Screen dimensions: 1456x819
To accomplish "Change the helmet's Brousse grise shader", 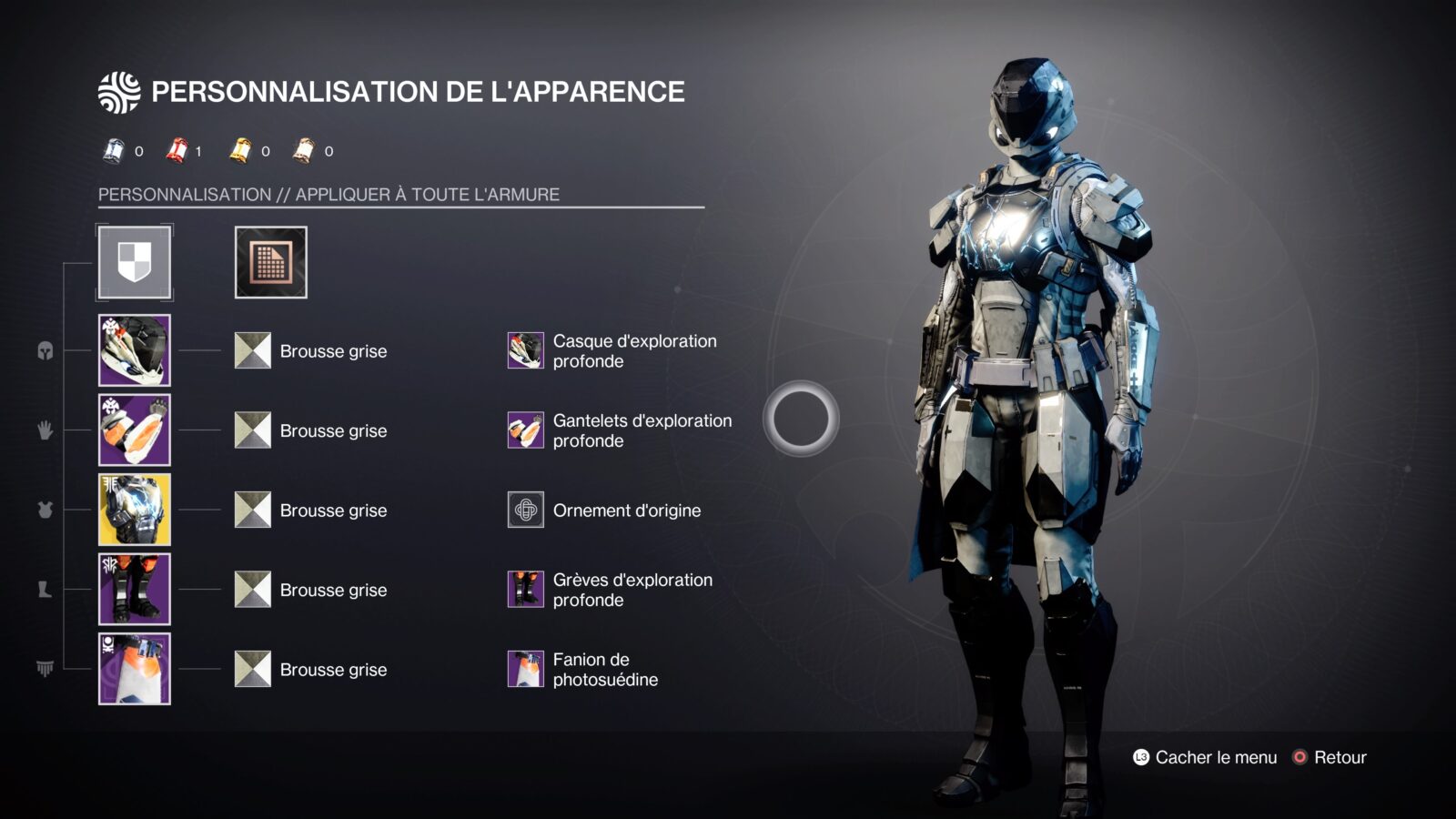I will [x=253, y=350].
